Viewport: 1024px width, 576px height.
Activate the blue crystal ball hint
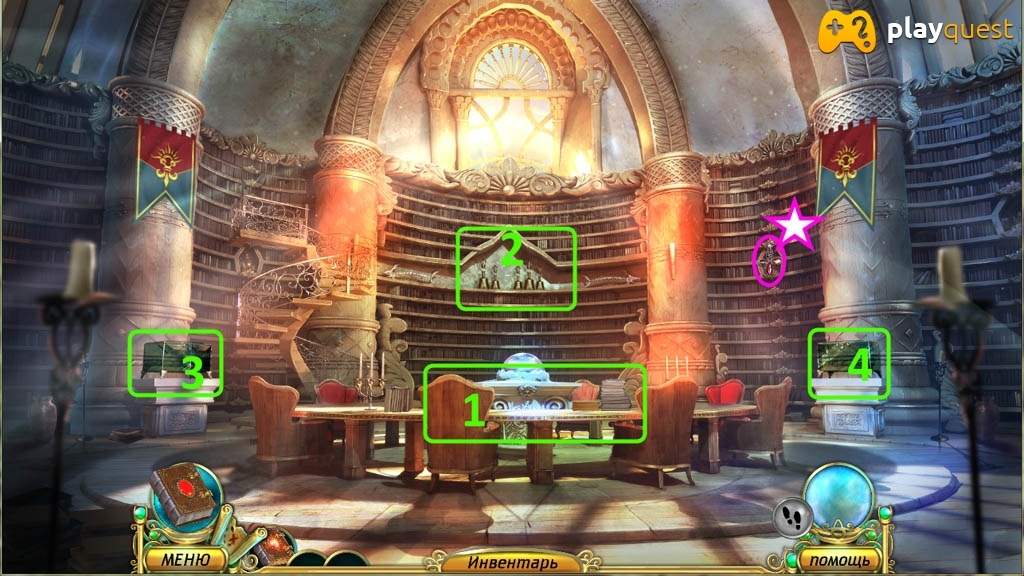(838, 496)
